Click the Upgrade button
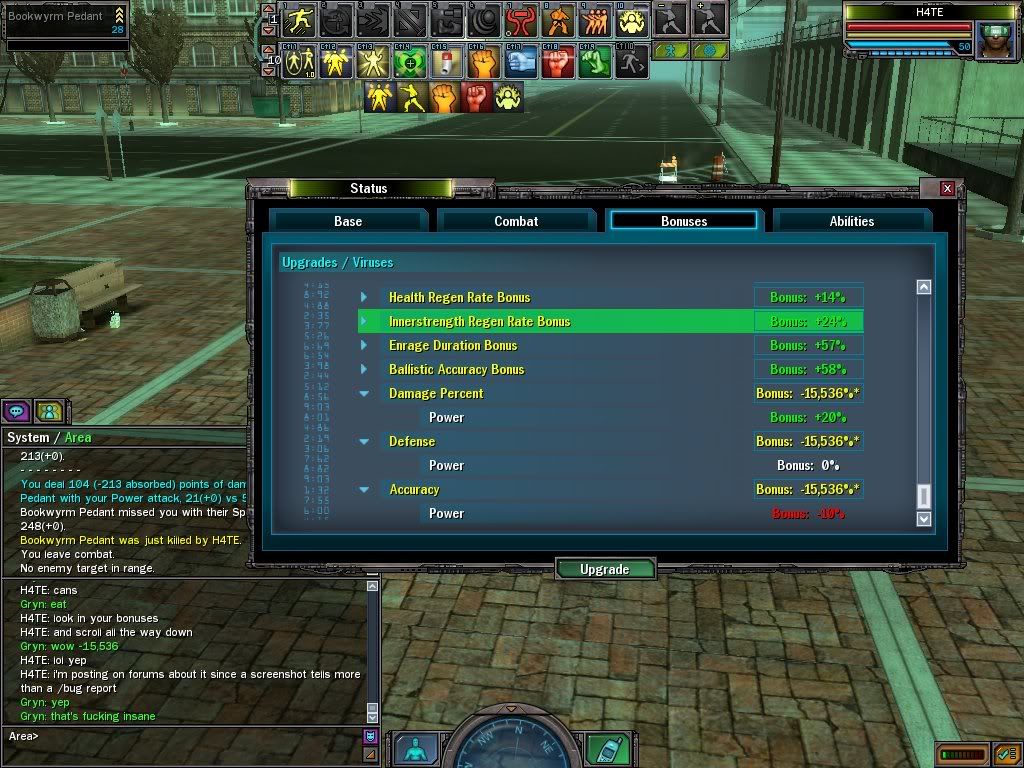This screenshot has width=1024, height=768. point(605,569)
